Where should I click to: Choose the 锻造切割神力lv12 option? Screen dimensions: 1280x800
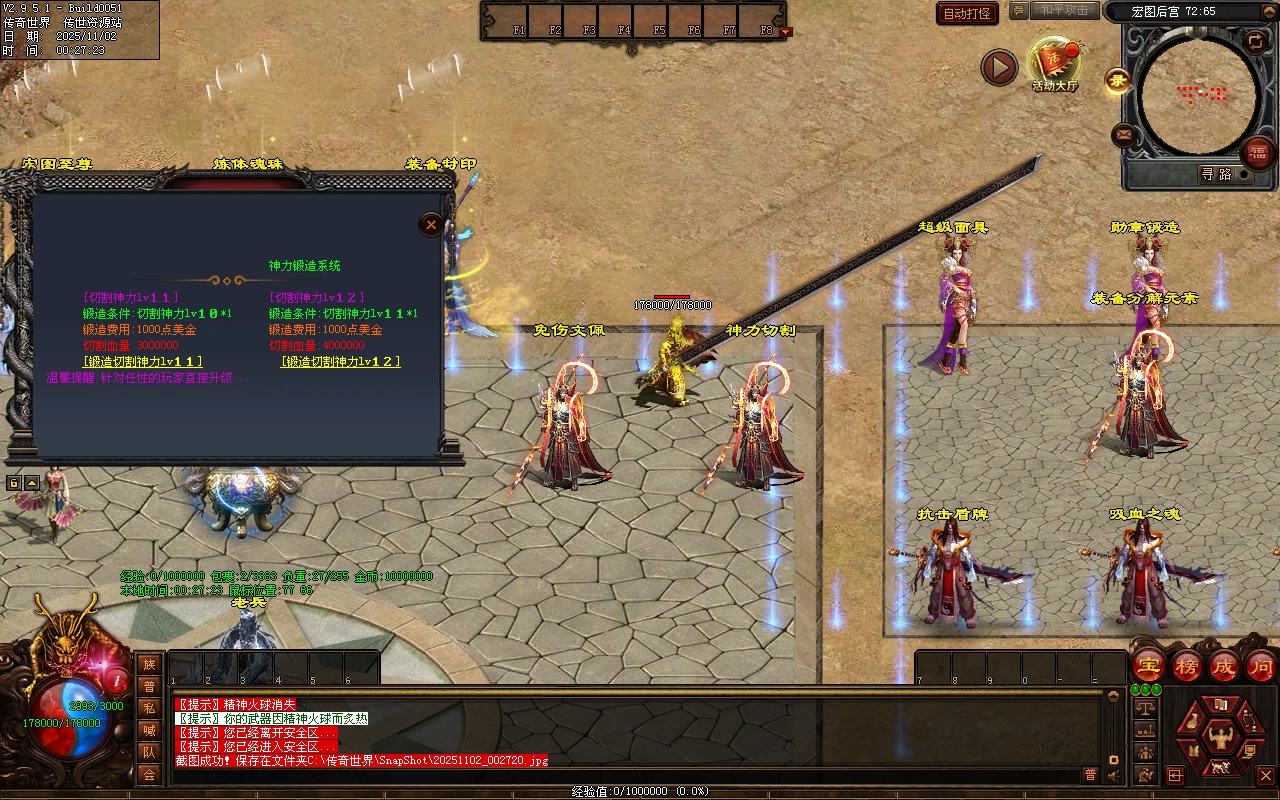point(341,362)
